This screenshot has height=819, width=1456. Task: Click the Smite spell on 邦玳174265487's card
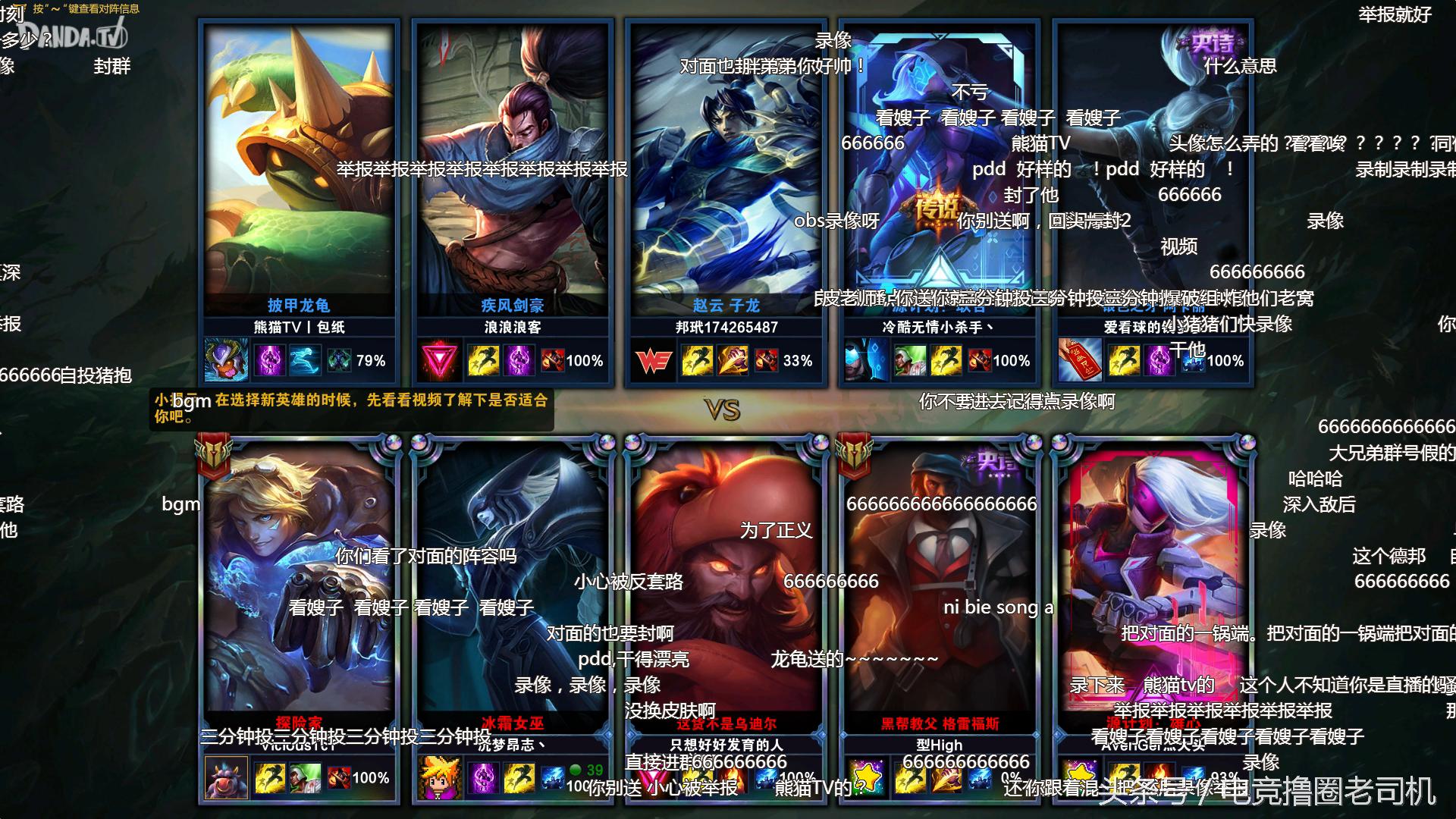point(731,361)
